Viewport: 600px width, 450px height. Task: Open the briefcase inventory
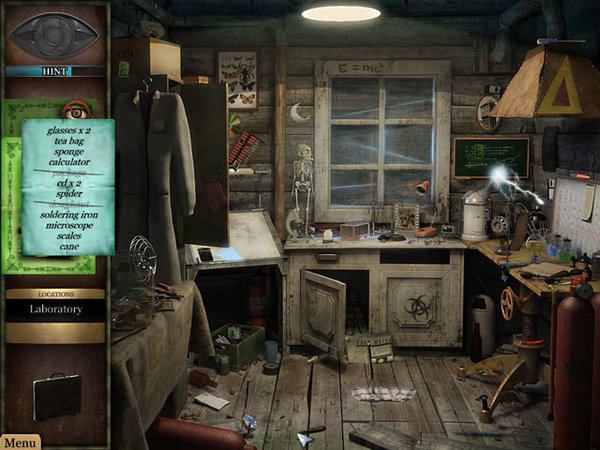56,396
